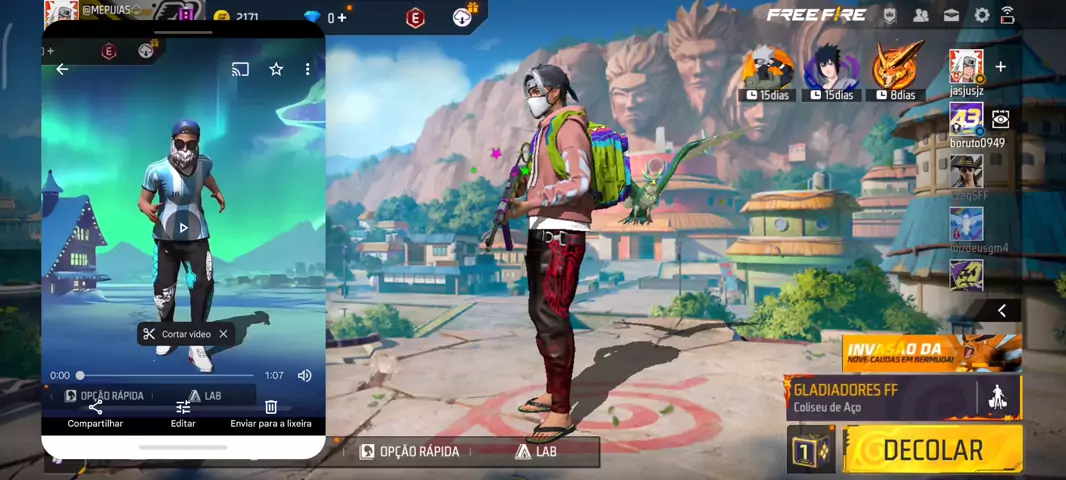Open the friends list icon
Screen dimensions: 1066x480
click(x=921, y=15)
